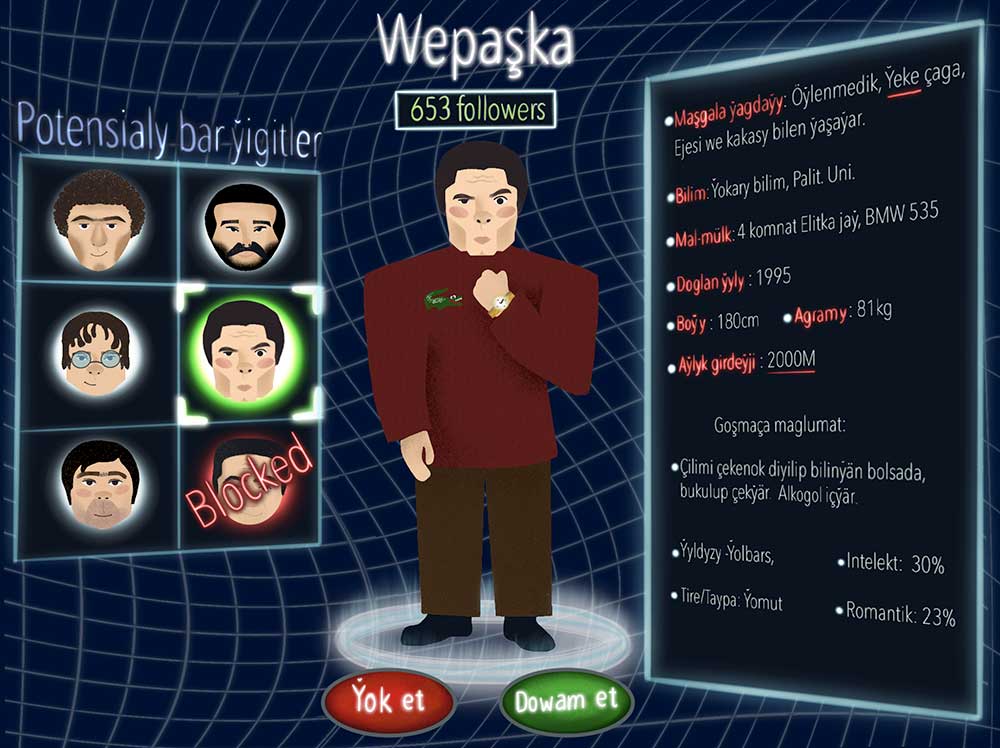Pick the portrait with round blue glasses

(96, 351)
